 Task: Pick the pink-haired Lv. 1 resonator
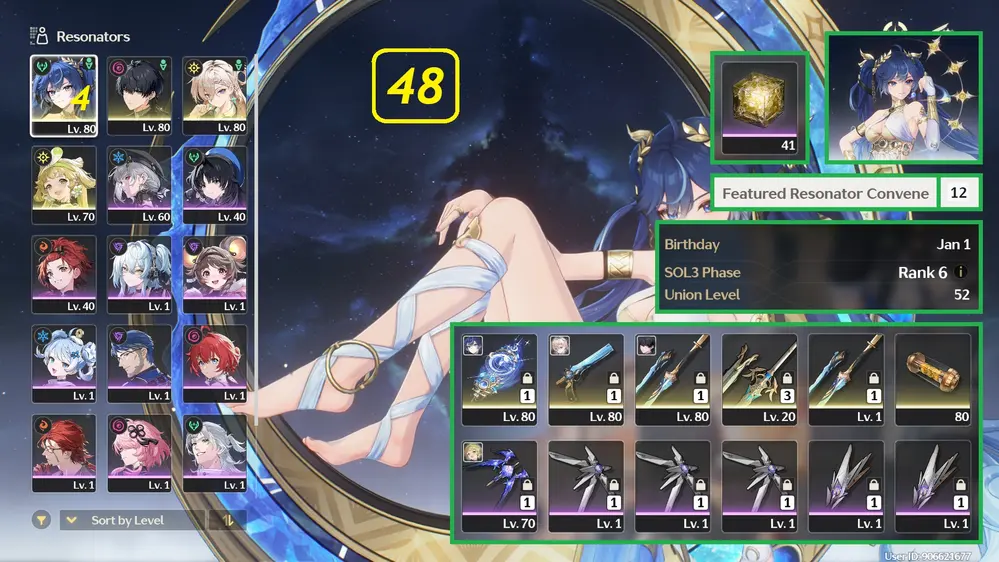click(x=139, y=452)
